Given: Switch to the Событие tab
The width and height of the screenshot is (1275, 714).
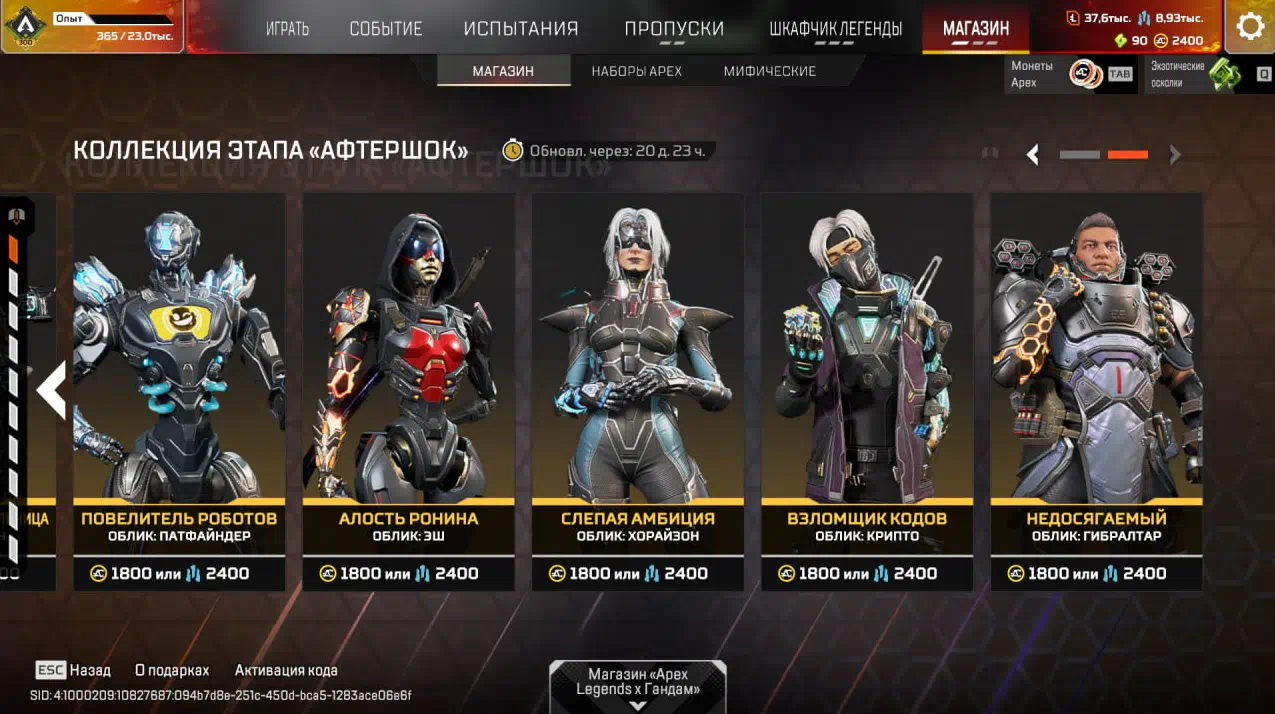Looking at the screenshot, I should coord(386,29).
